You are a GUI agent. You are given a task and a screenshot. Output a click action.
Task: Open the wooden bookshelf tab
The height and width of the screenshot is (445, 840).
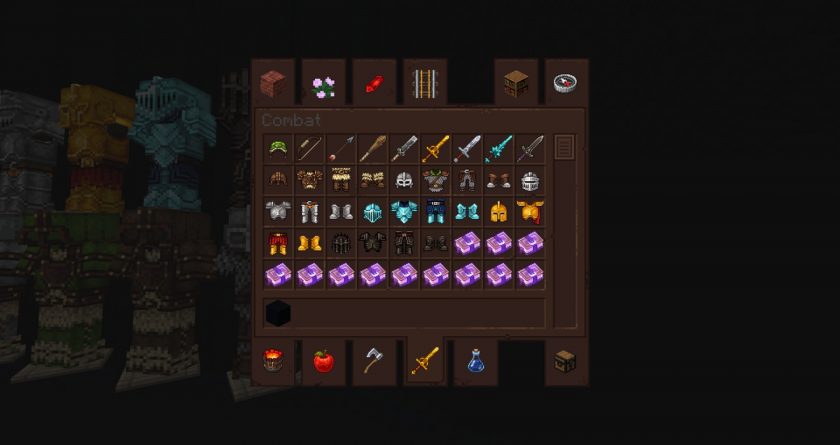coord(515,83)
